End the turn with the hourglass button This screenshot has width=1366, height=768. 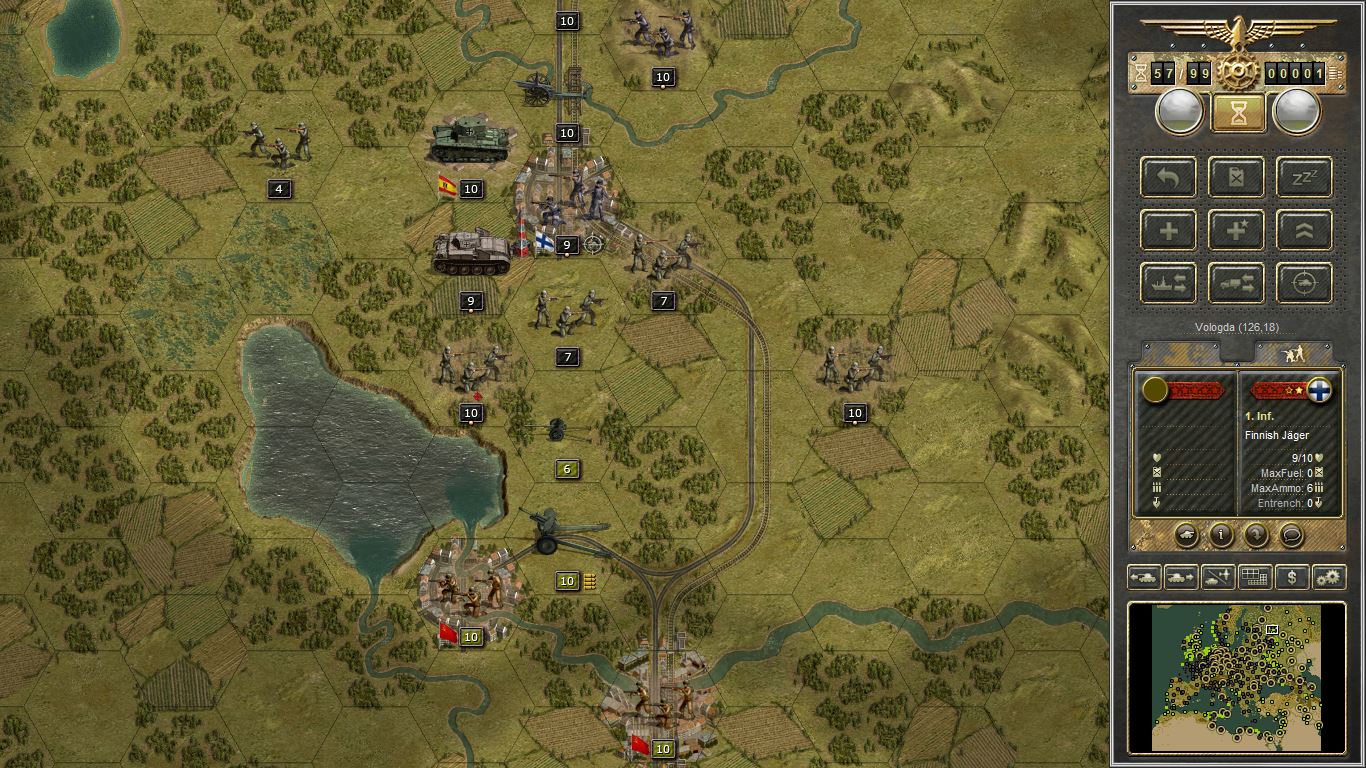[x=1238, y=113]
